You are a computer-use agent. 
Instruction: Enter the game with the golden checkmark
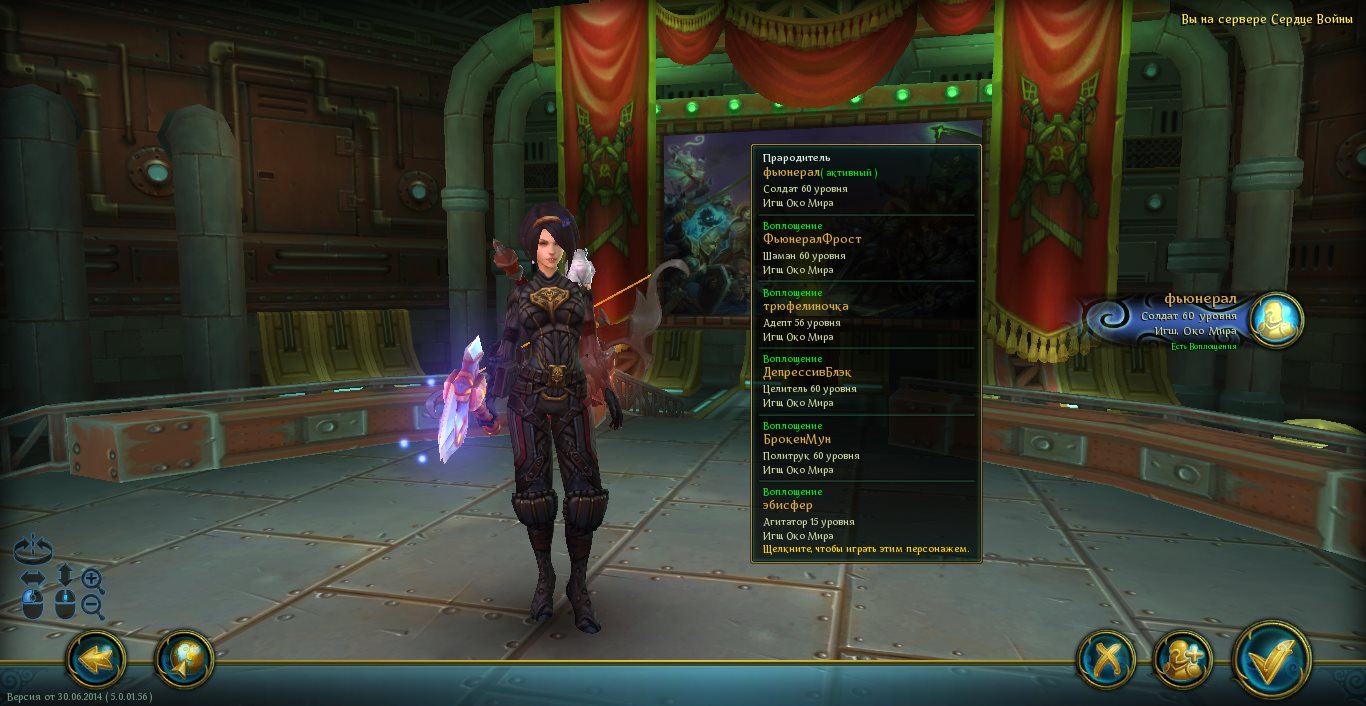1272,659
